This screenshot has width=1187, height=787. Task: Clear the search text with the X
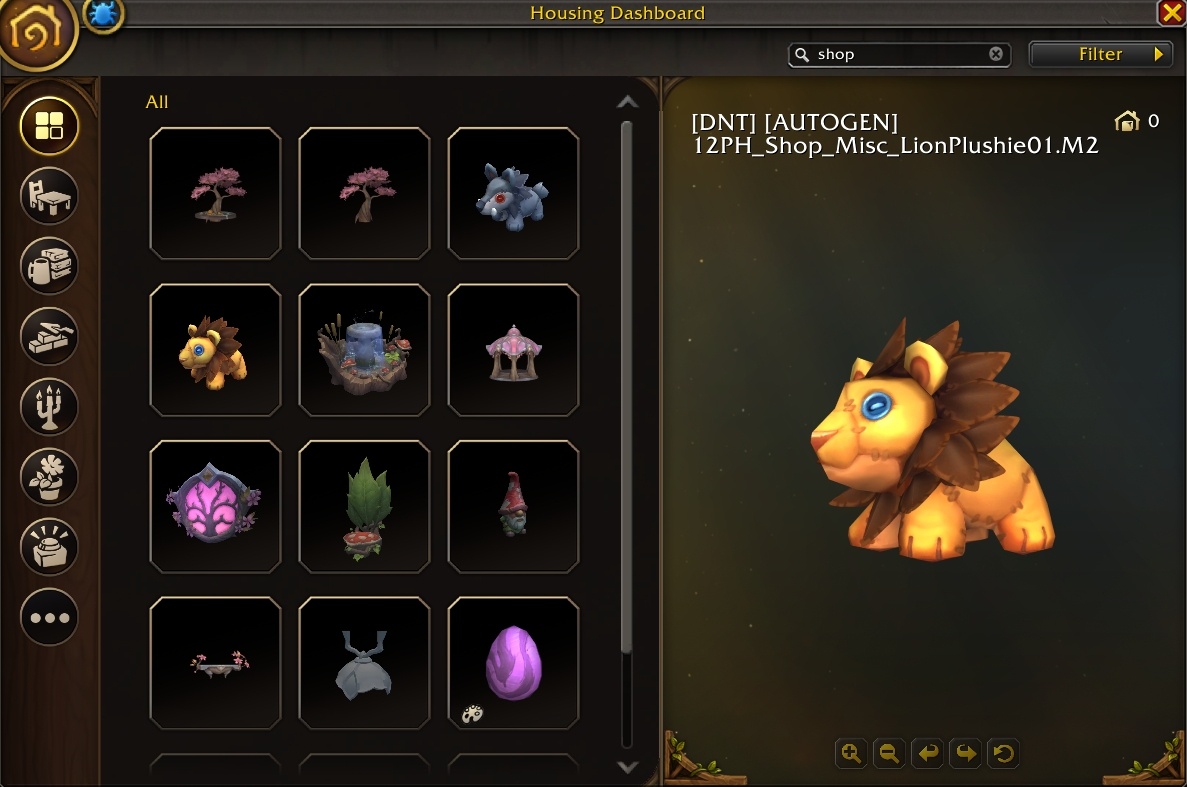pyautogui.click(x=996, y=55)
